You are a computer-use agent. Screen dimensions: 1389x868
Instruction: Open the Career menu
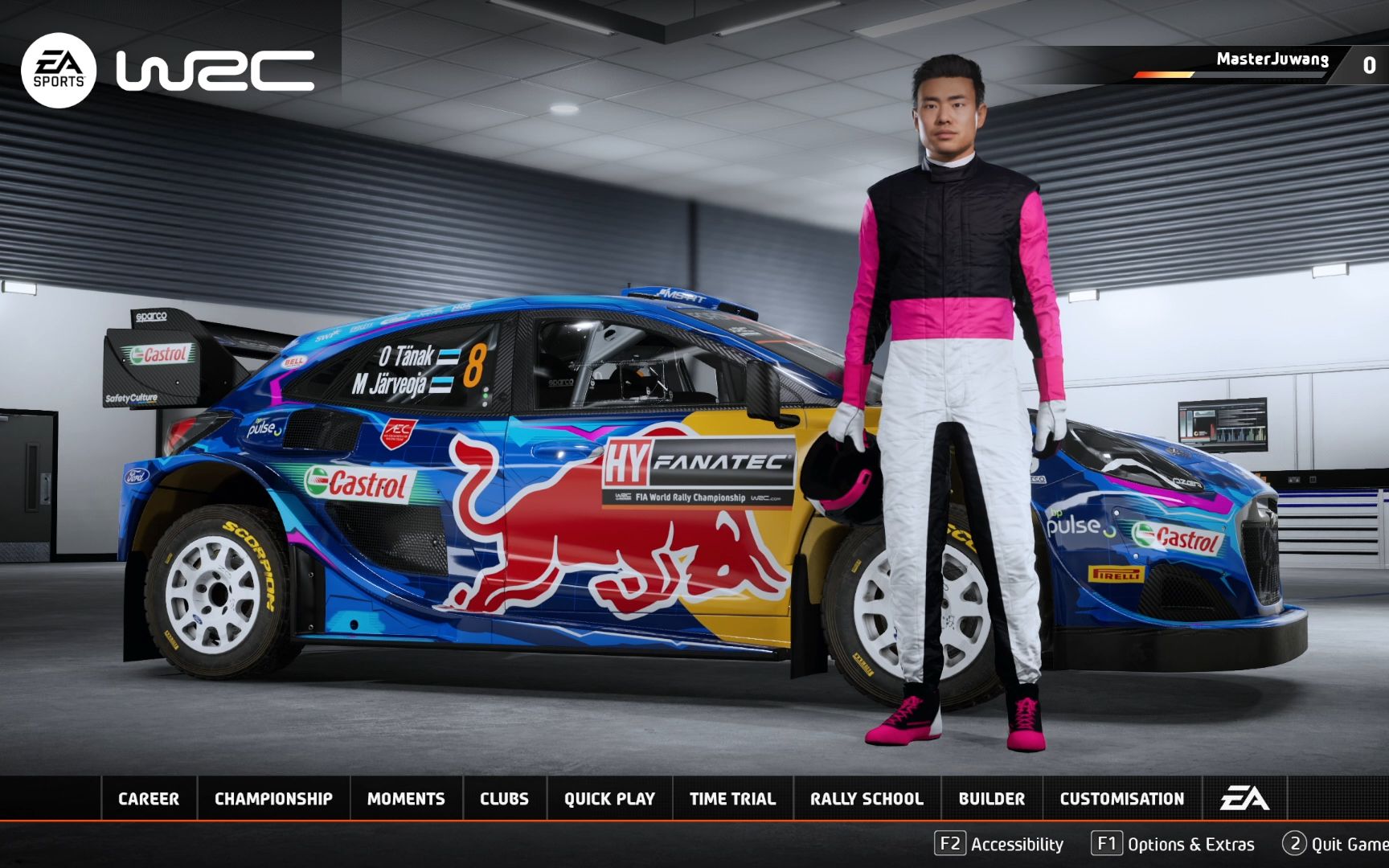point(148,799)
